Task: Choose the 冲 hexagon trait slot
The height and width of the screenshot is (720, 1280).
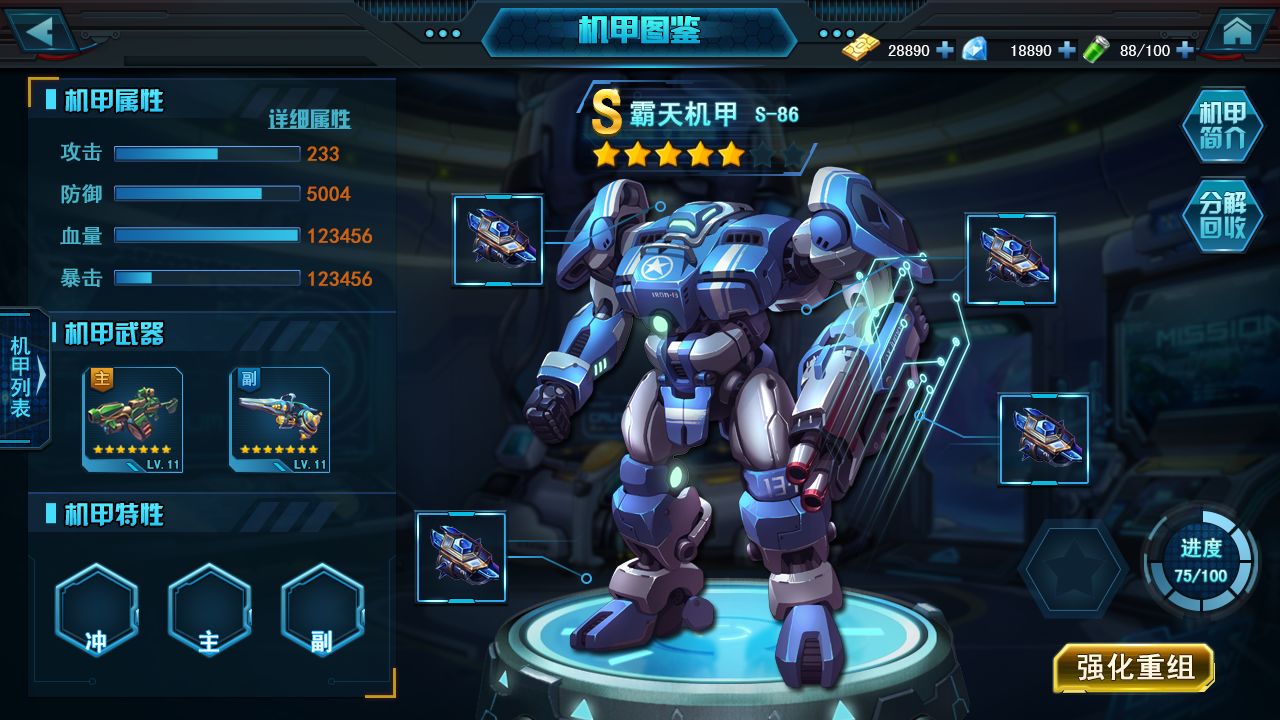Action: coord(96,610)
